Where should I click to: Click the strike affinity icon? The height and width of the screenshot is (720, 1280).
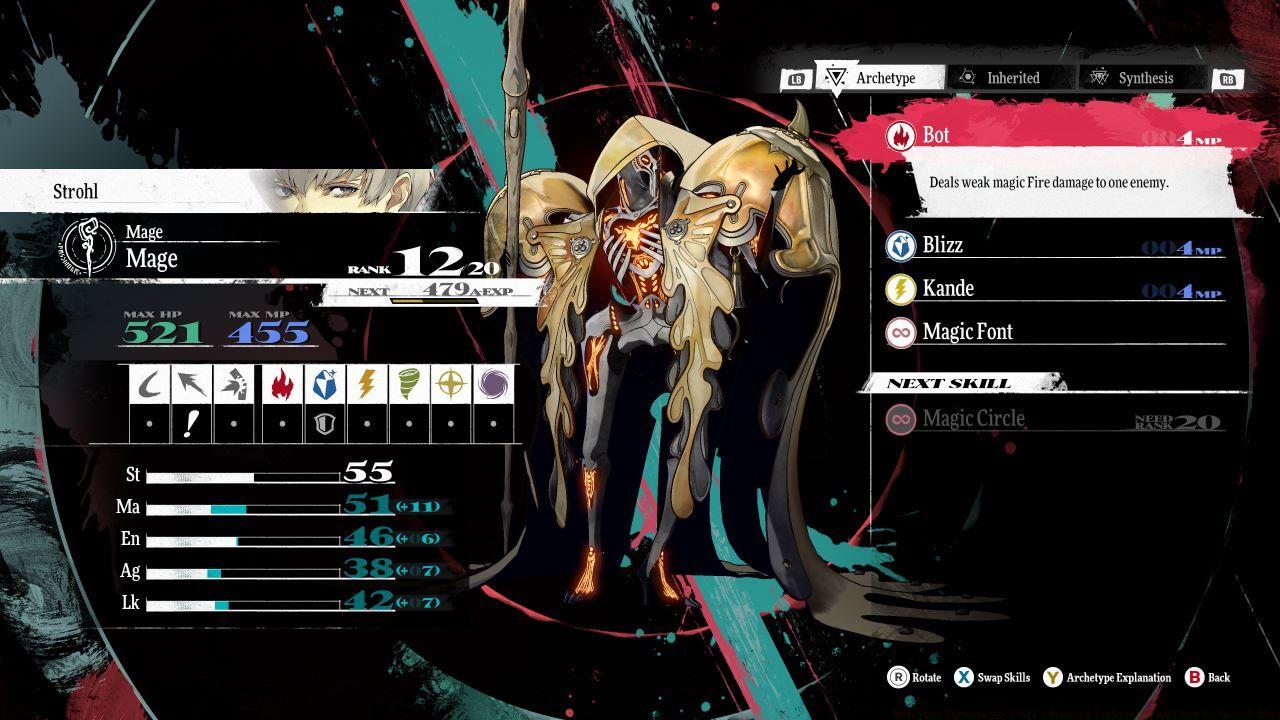[x=233, y=384]
